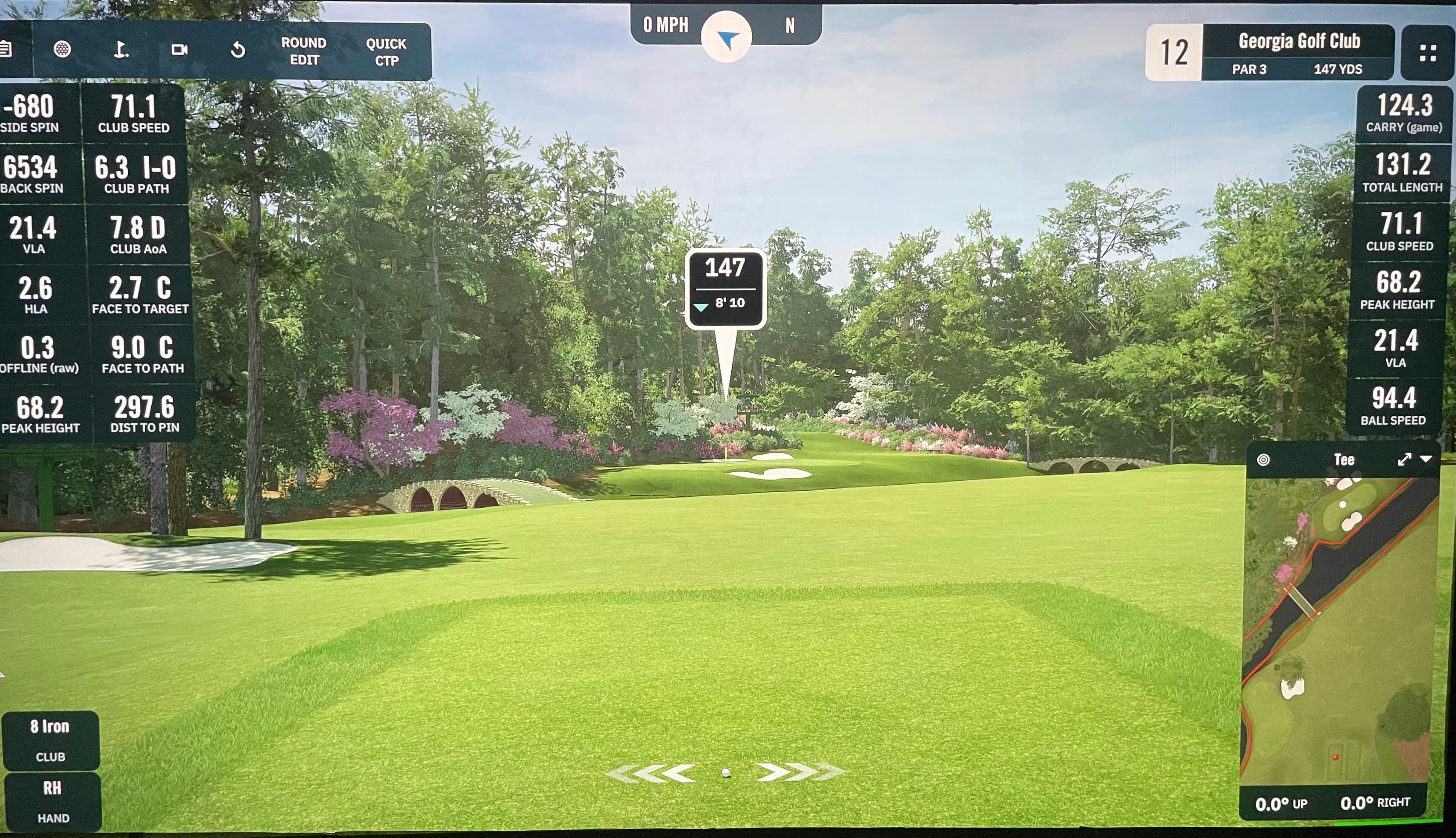Expand the Tee minimap view
Viewport: 1456px width, 838px height.
click(x=1404, y=459)
